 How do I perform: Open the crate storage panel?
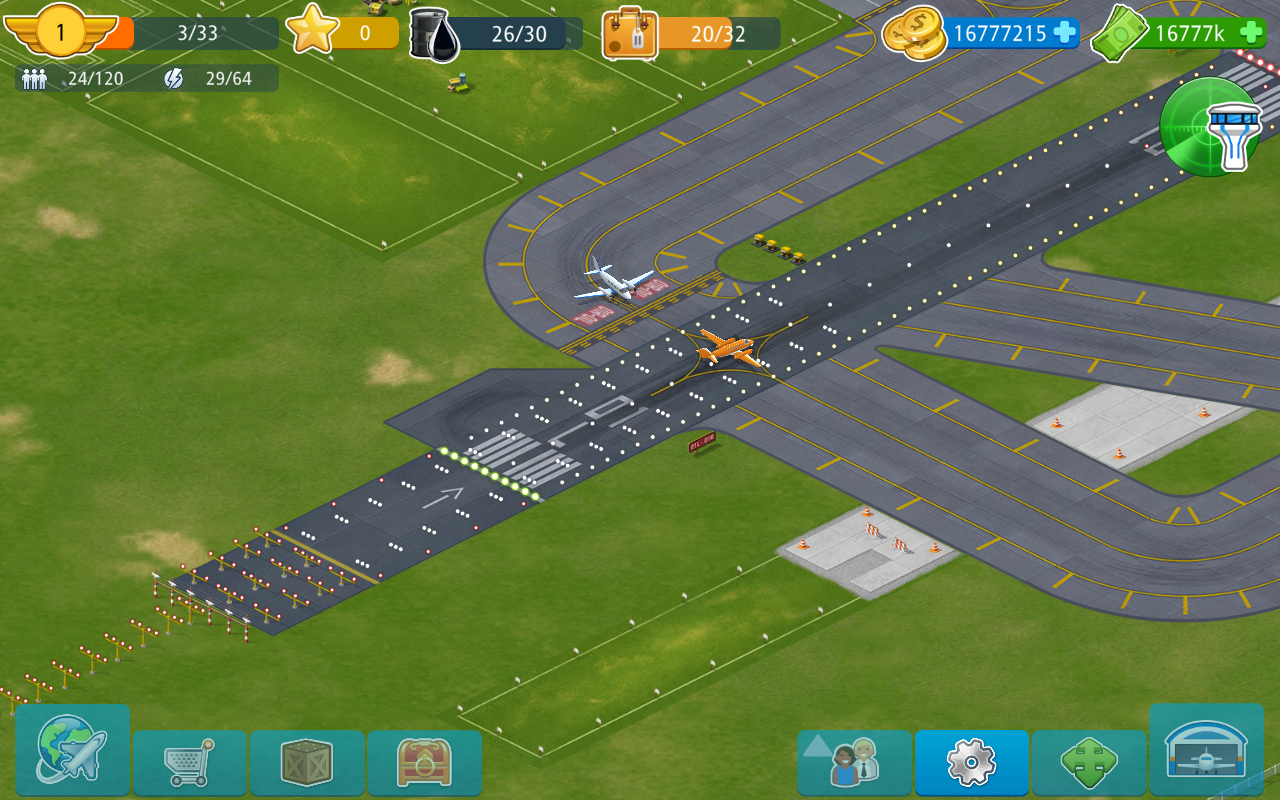click(307, 762)
